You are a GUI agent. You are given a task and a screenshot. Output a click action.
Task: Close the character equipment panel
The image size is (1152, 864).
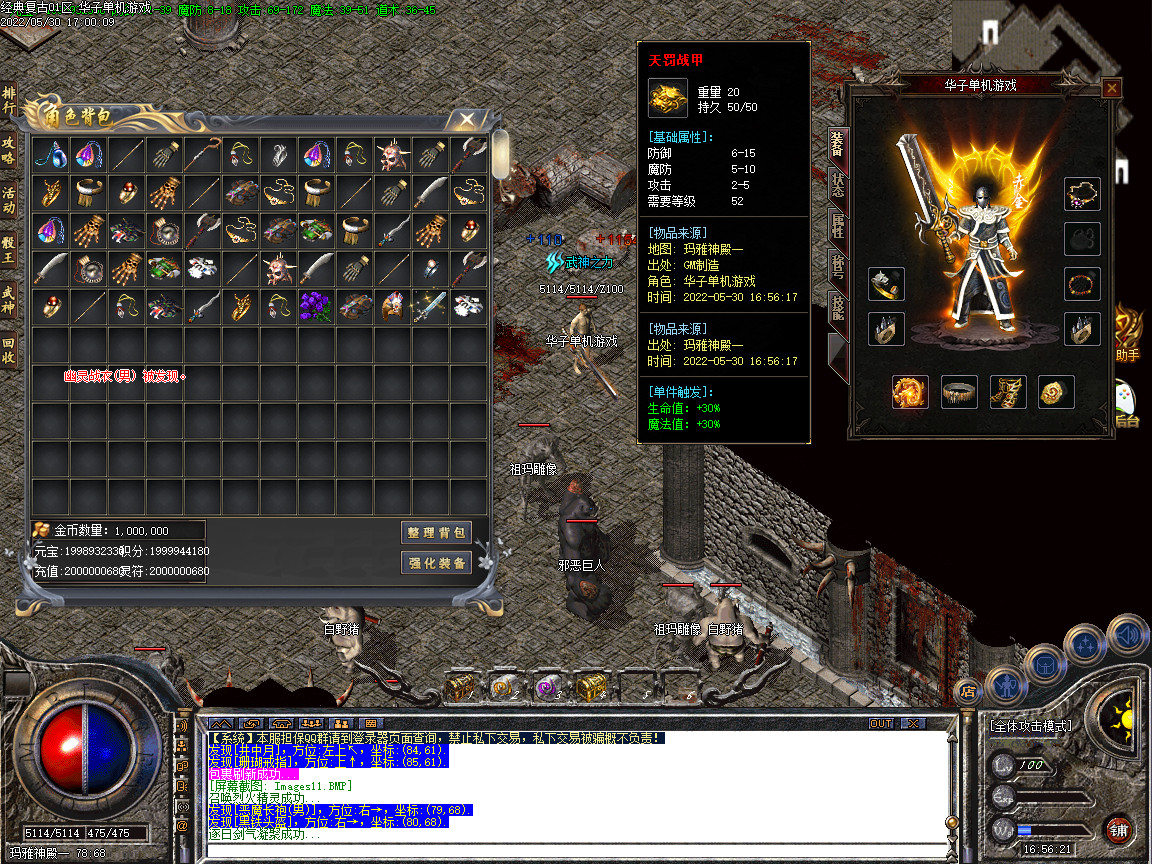pyautogui.click(x=1111, y=88)
